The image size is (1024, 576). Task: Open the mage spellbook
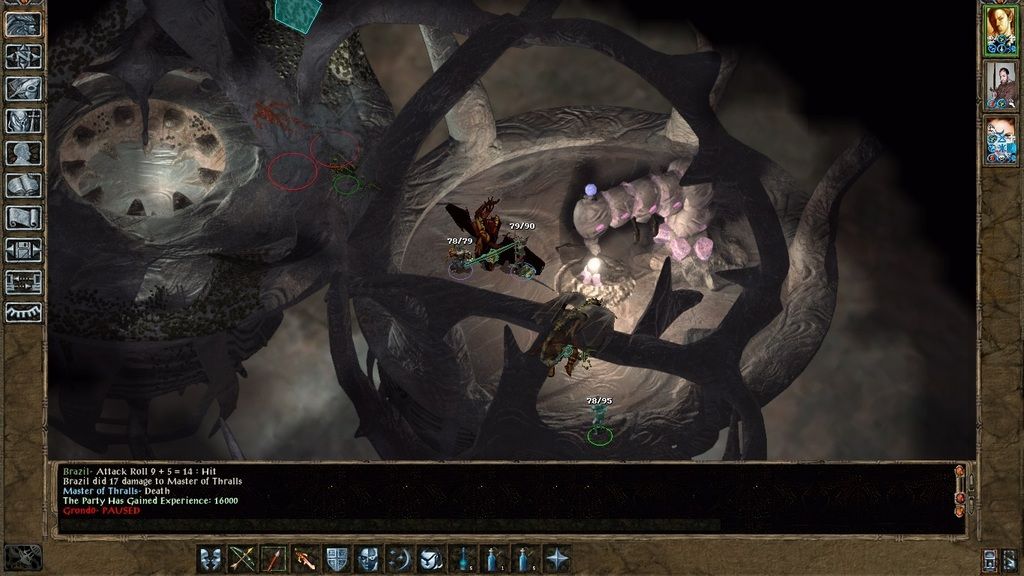(23, 186)
